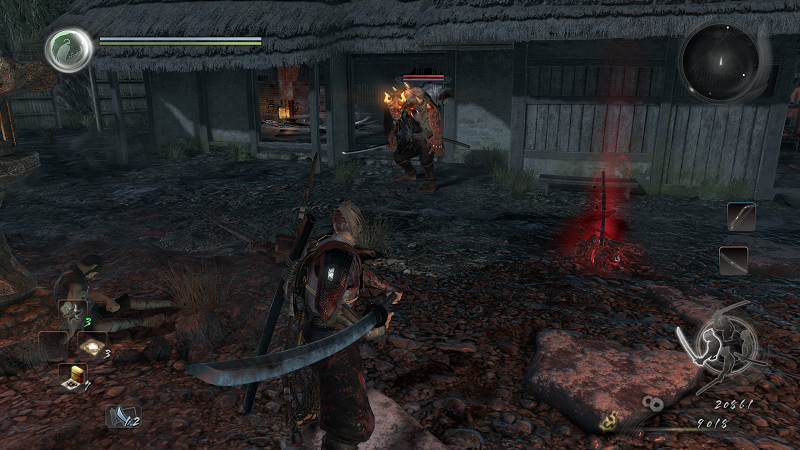
Task: Click the stance indicator emblem
Action: coord(720,346)
